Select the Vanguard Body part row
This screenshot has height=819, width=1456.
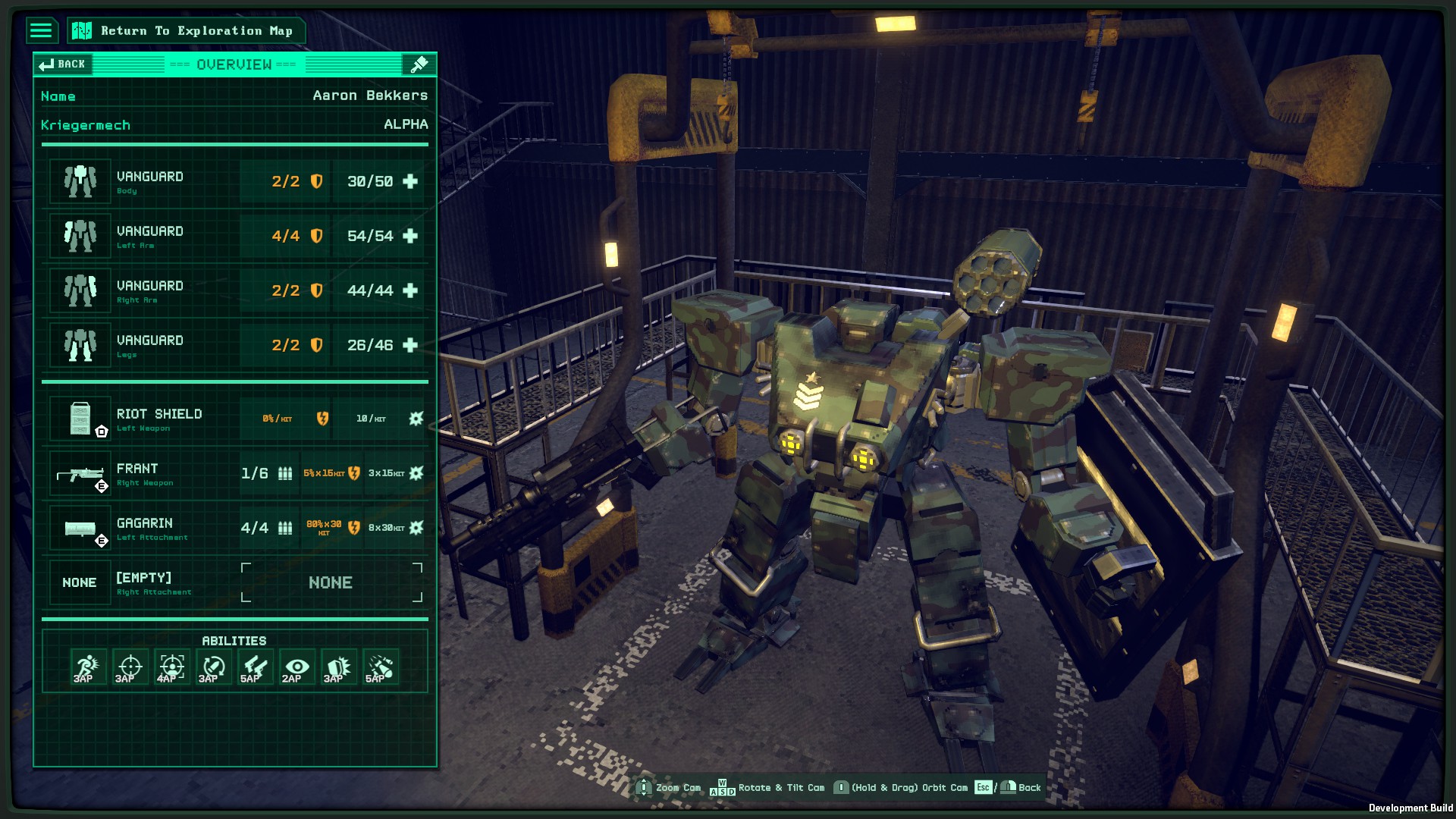click(235, 181)
